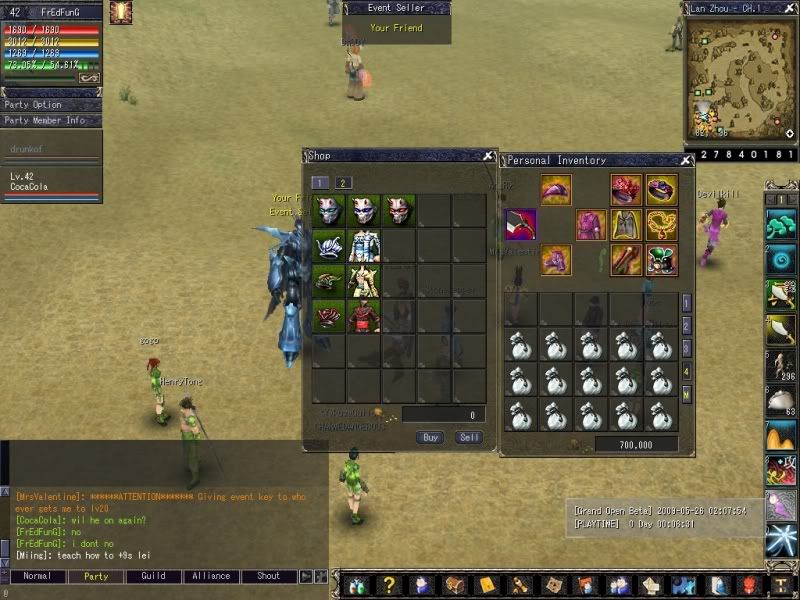Click the Sell button in shop
Image resolution: width=800 pixels, height=600 pixels.
click(468, 437)
